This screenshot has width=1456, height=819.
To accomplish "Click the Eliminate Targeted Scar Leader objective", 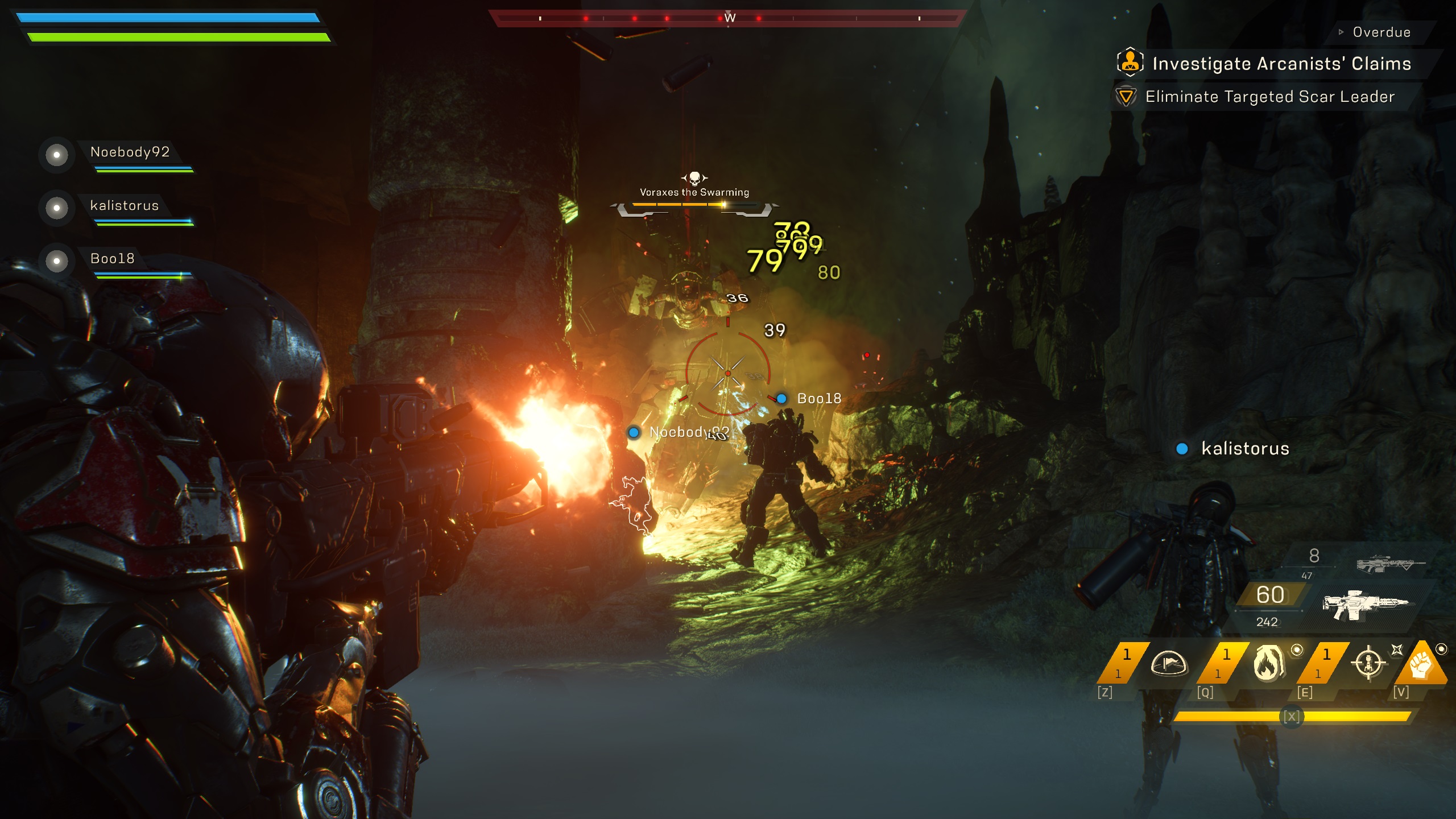I will click(x=1269, y=97).
